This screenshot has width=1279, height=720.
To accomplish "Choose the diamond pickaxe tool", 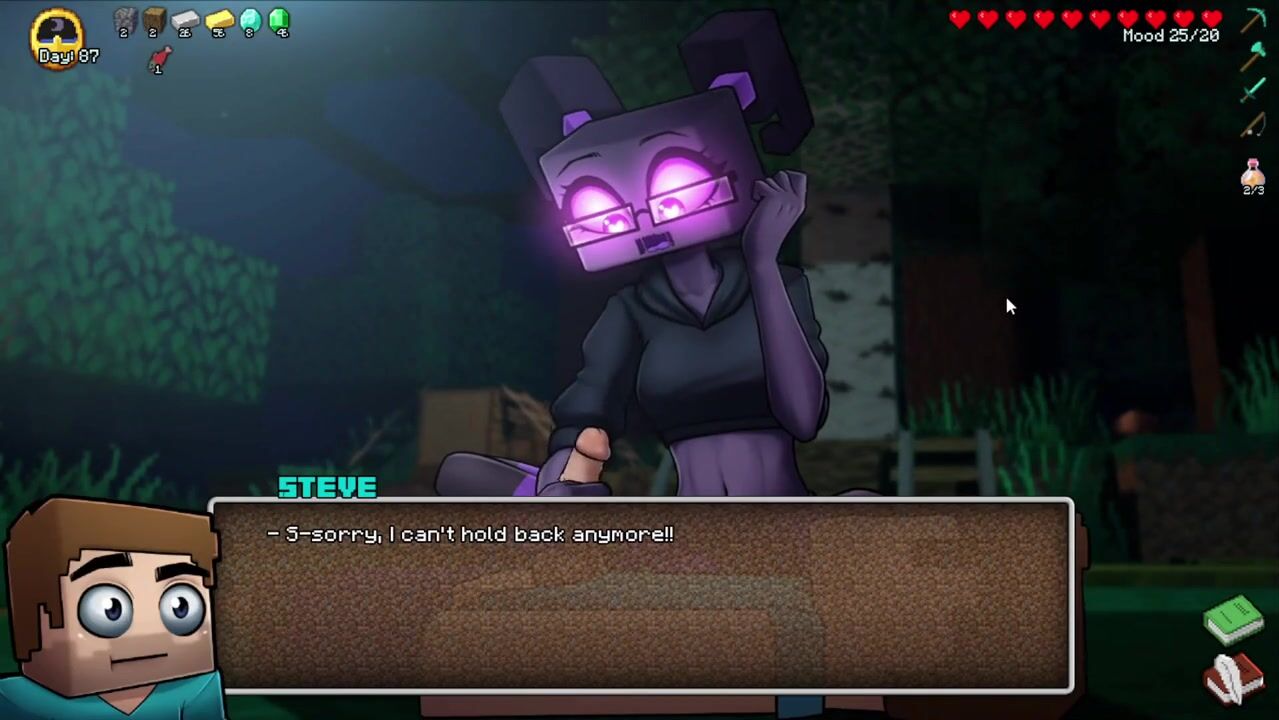I will click(x=1253, y=20).
